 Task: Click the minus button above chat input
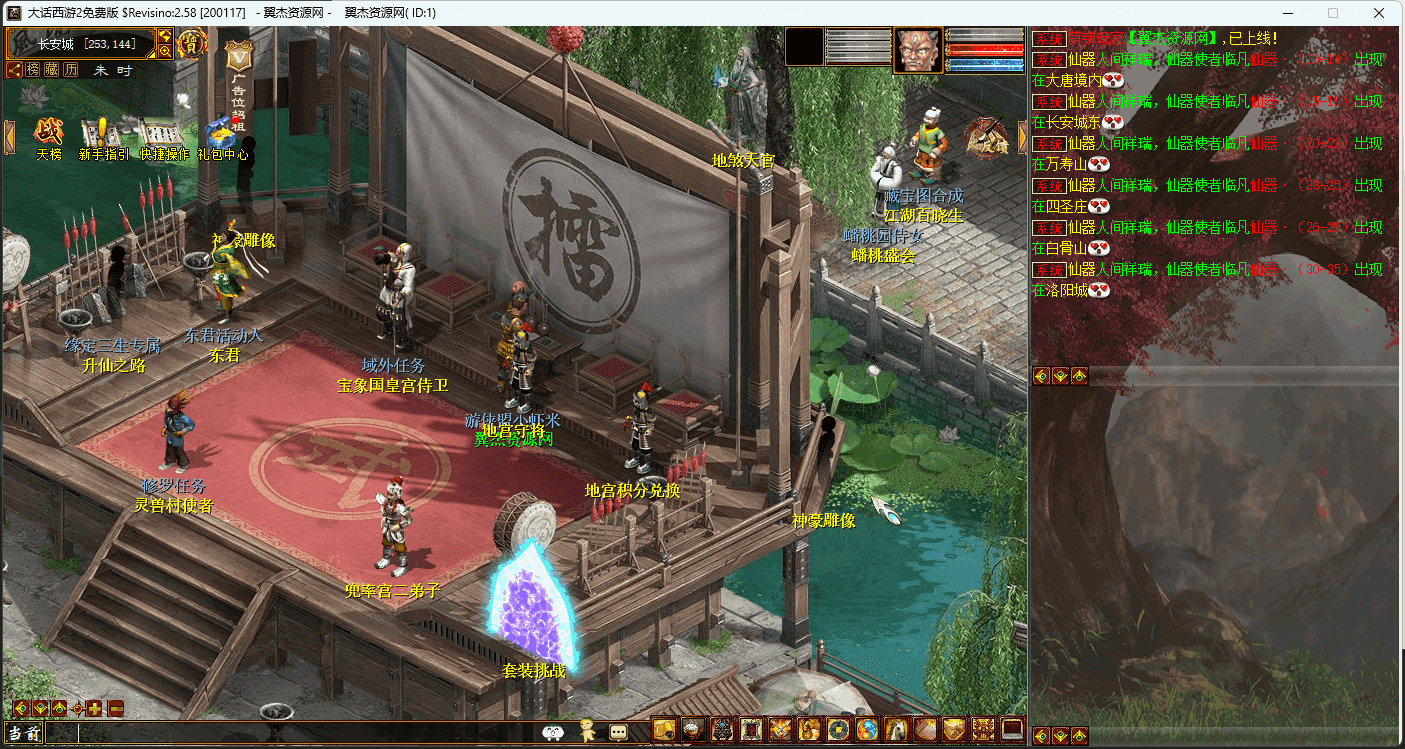tap(115, 709)
